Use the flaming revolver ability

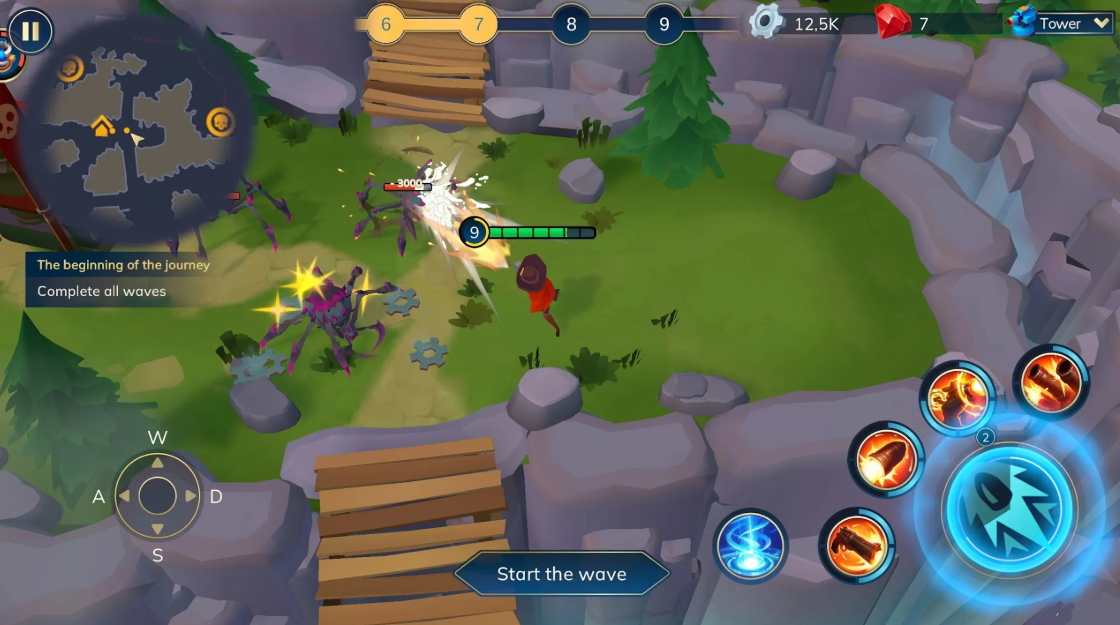coord(857,546)
